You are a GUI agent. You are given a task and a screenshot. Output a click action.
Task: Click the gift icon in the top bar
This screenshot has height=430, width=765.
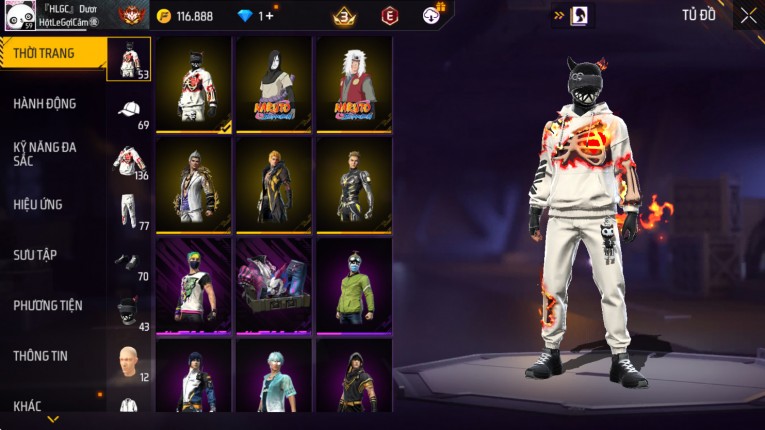point(433,15)
